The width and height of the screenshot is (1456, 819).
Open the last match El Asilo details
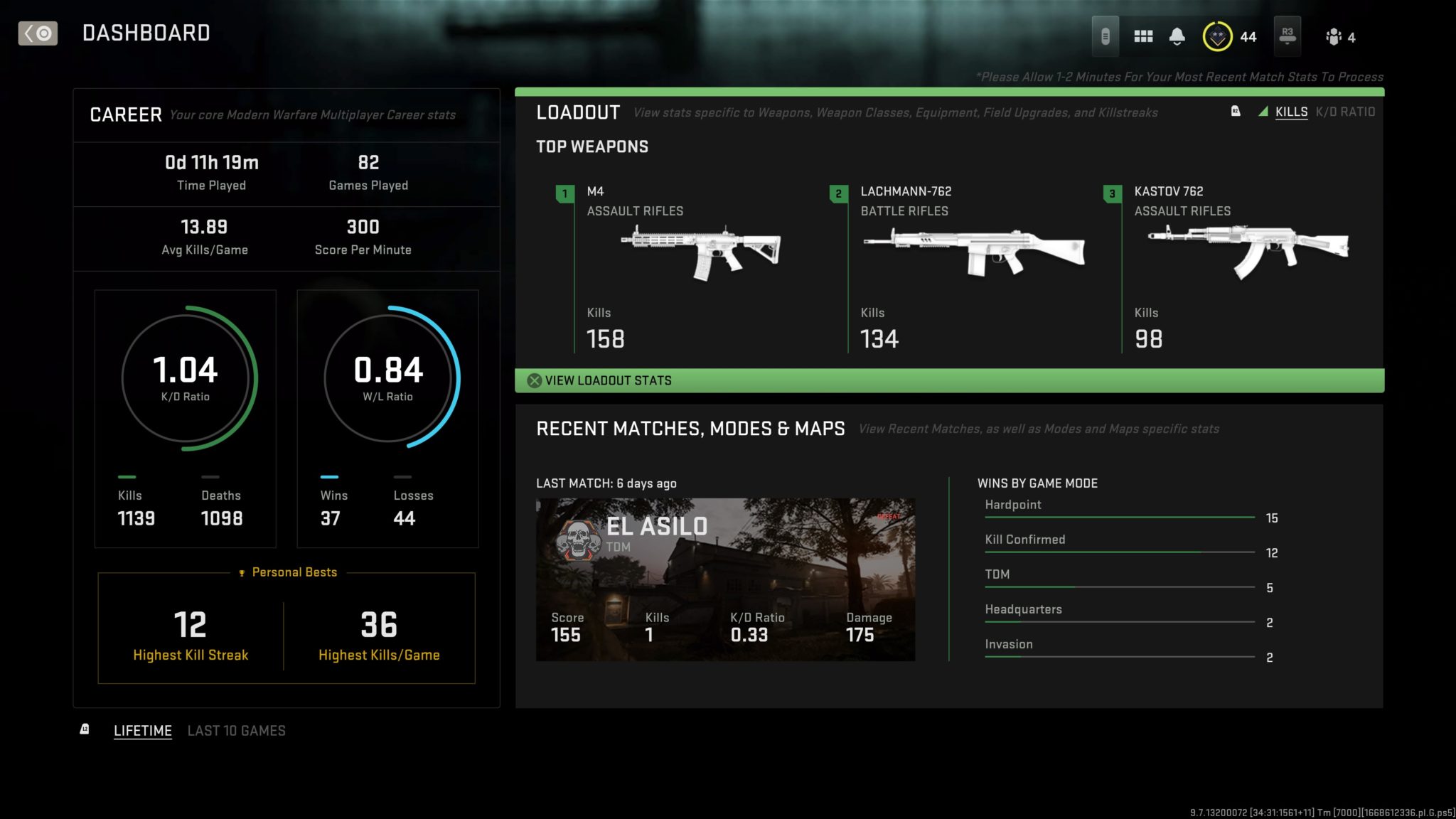pos(725,577)
